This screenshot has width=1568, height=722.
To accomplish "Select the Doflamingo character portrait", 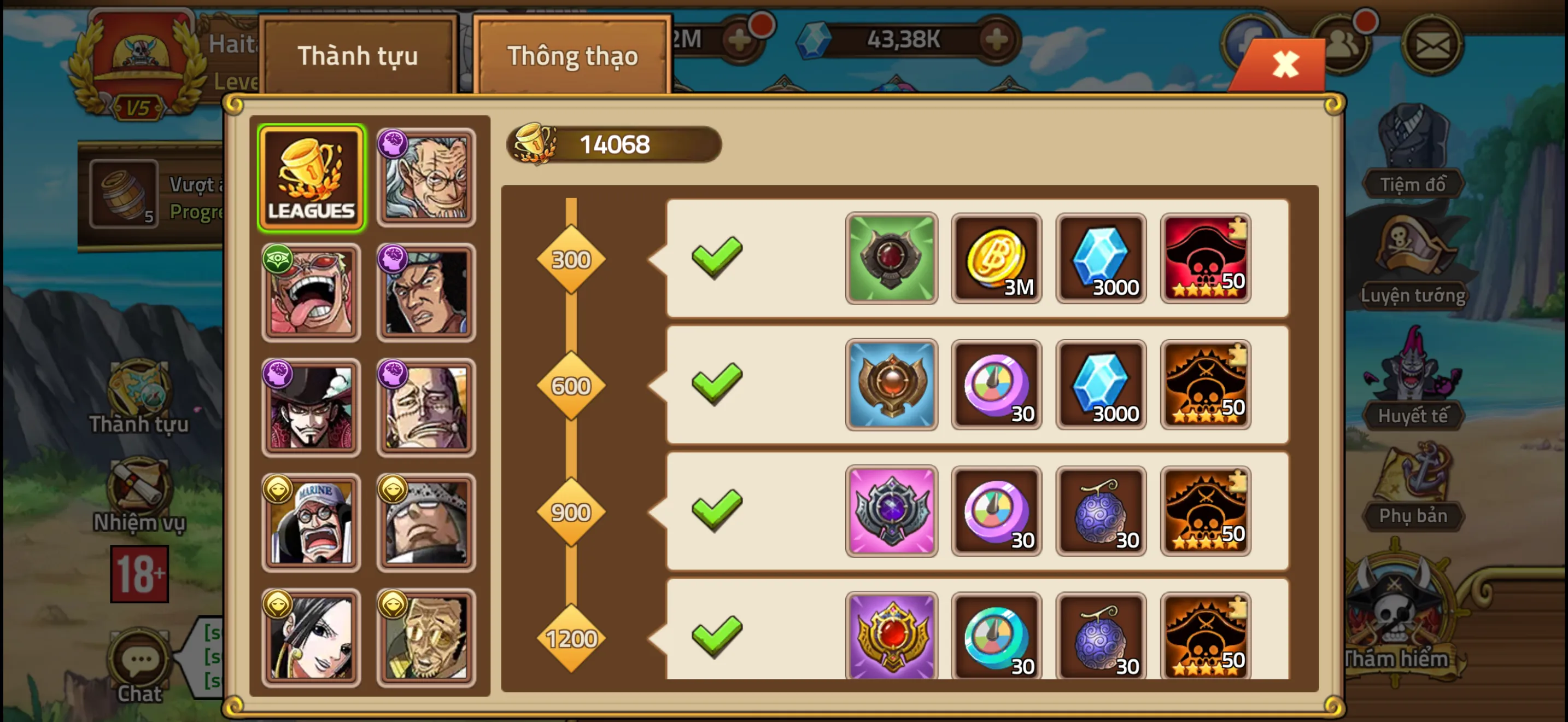I will pos(312,291).
